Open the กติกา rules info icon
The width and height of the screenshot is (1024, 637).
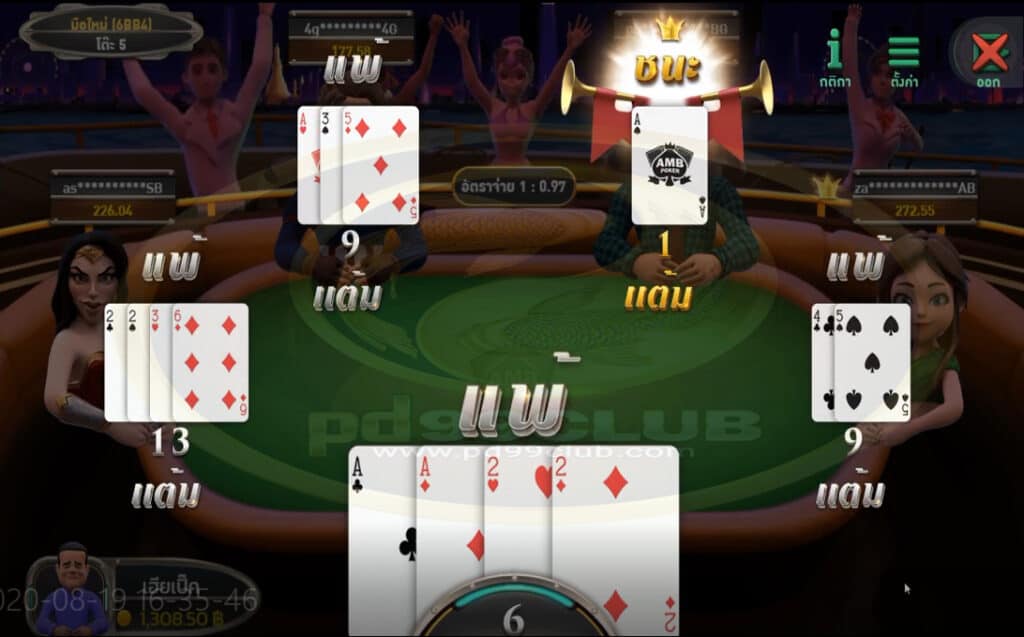click(x=834, y=55)
